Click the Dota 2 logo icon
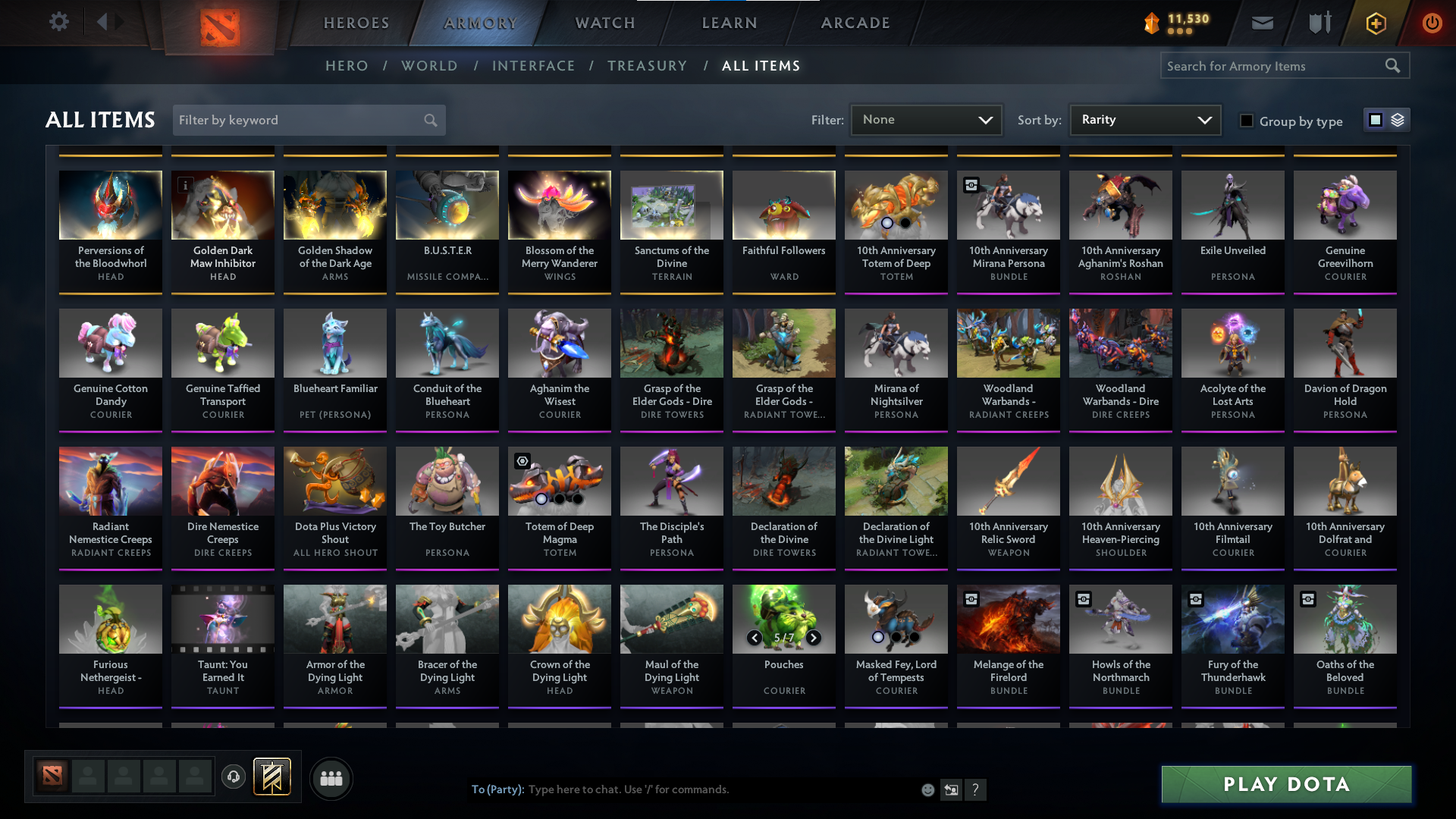1456x819 pixels. [221, 23]
